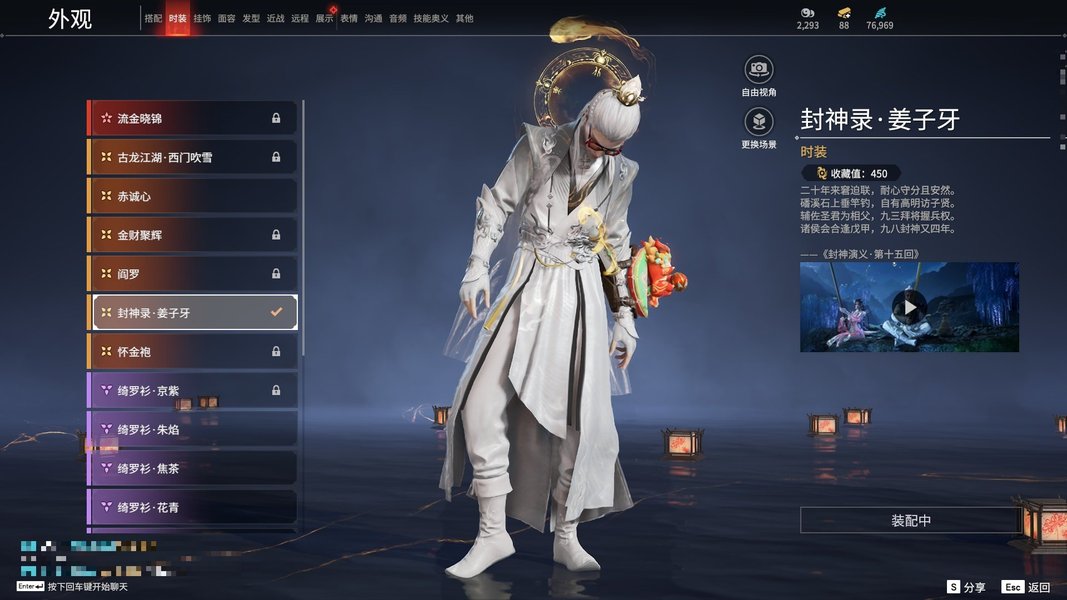Click the 装配中 button

[910, 521]
